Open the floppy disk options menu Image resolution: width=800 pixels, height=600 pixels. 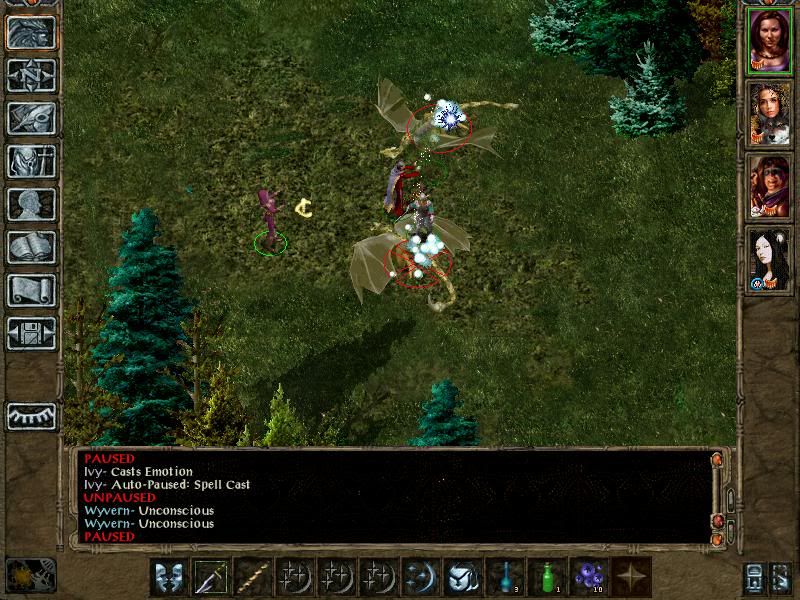coord(31,333)
